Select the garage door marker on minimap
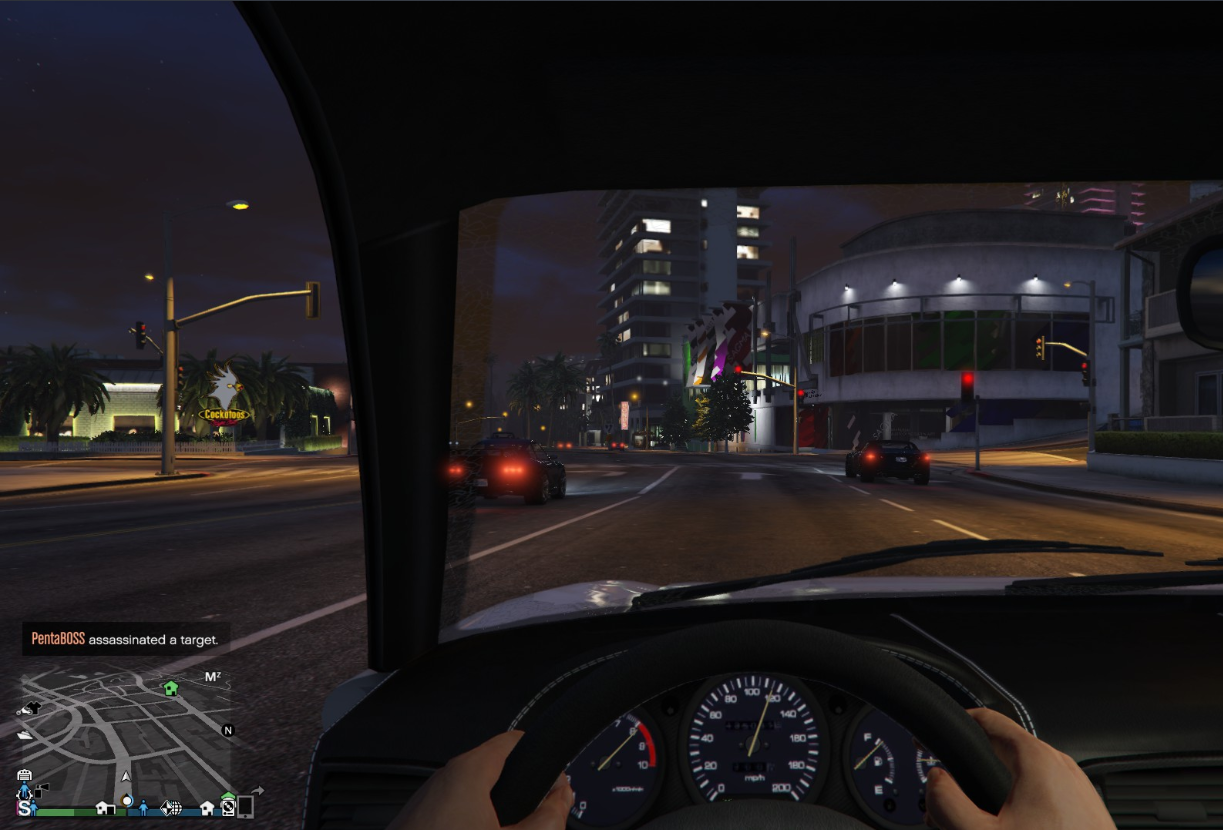Image resolution: width=1223 pixels, height=830 pixels. (x=24, y=774)
